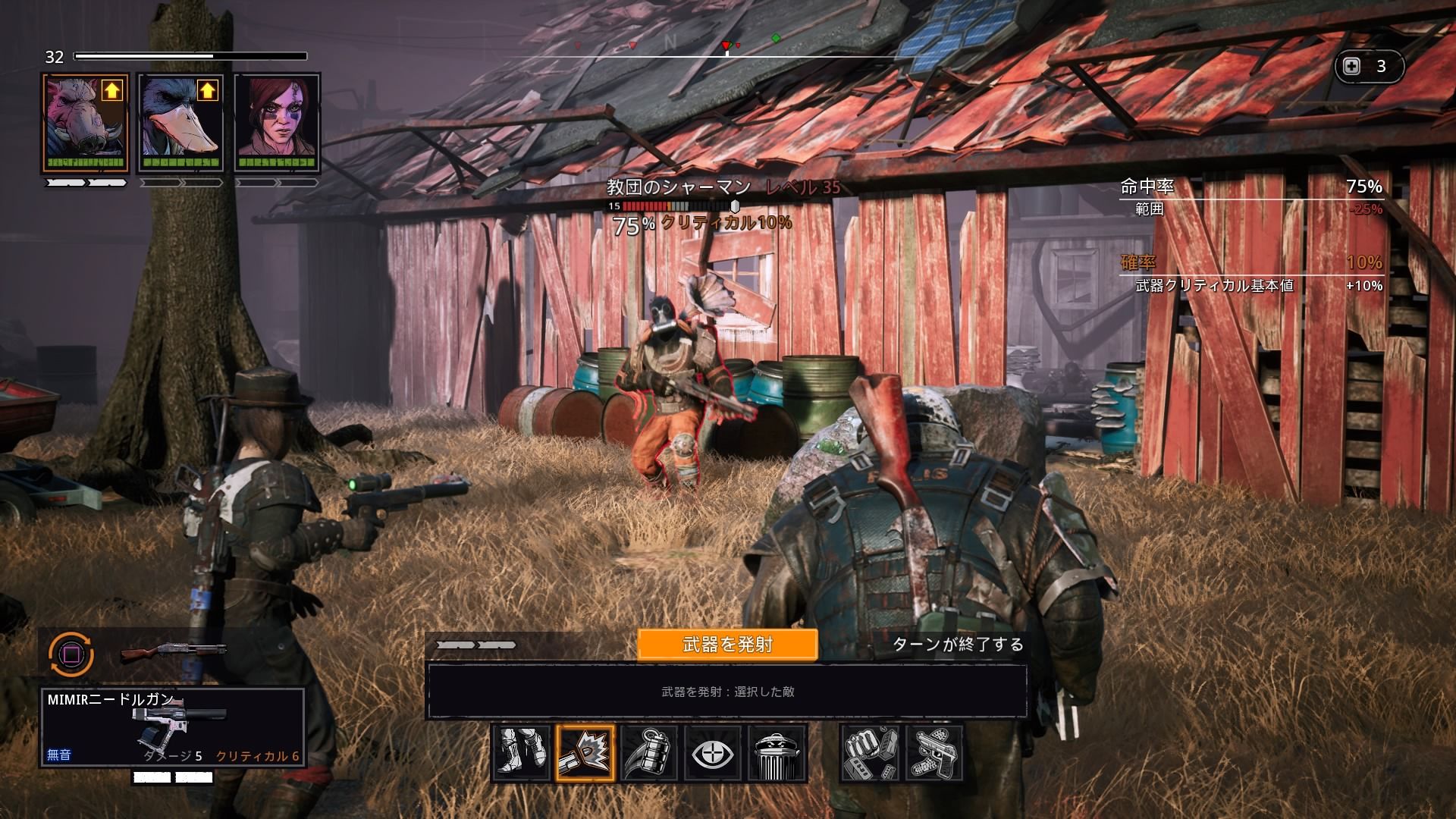This screenshot has width=1456, height=819.
Task: Click the level-up arrow on boar portrait
Action: [x=112, y=92]
